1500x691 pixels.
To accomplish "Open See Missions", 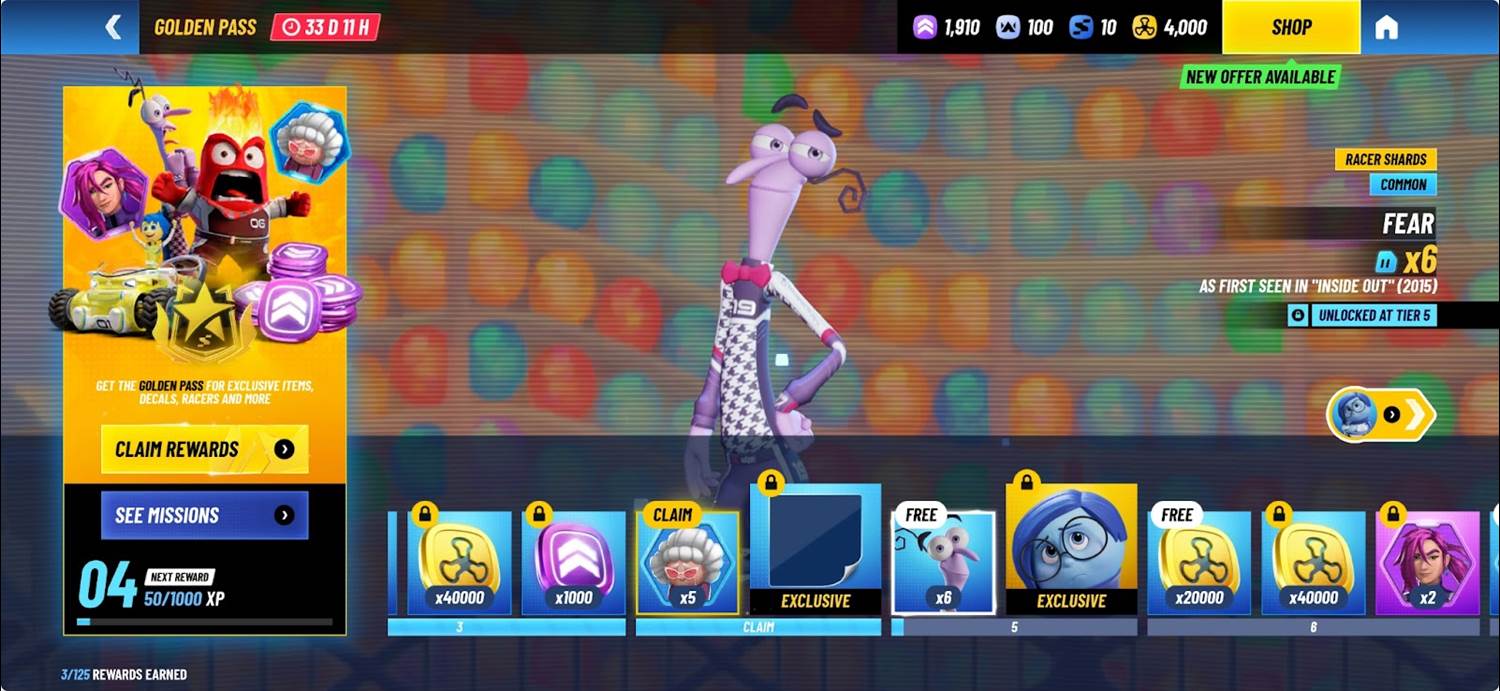I will coord(204,516).
